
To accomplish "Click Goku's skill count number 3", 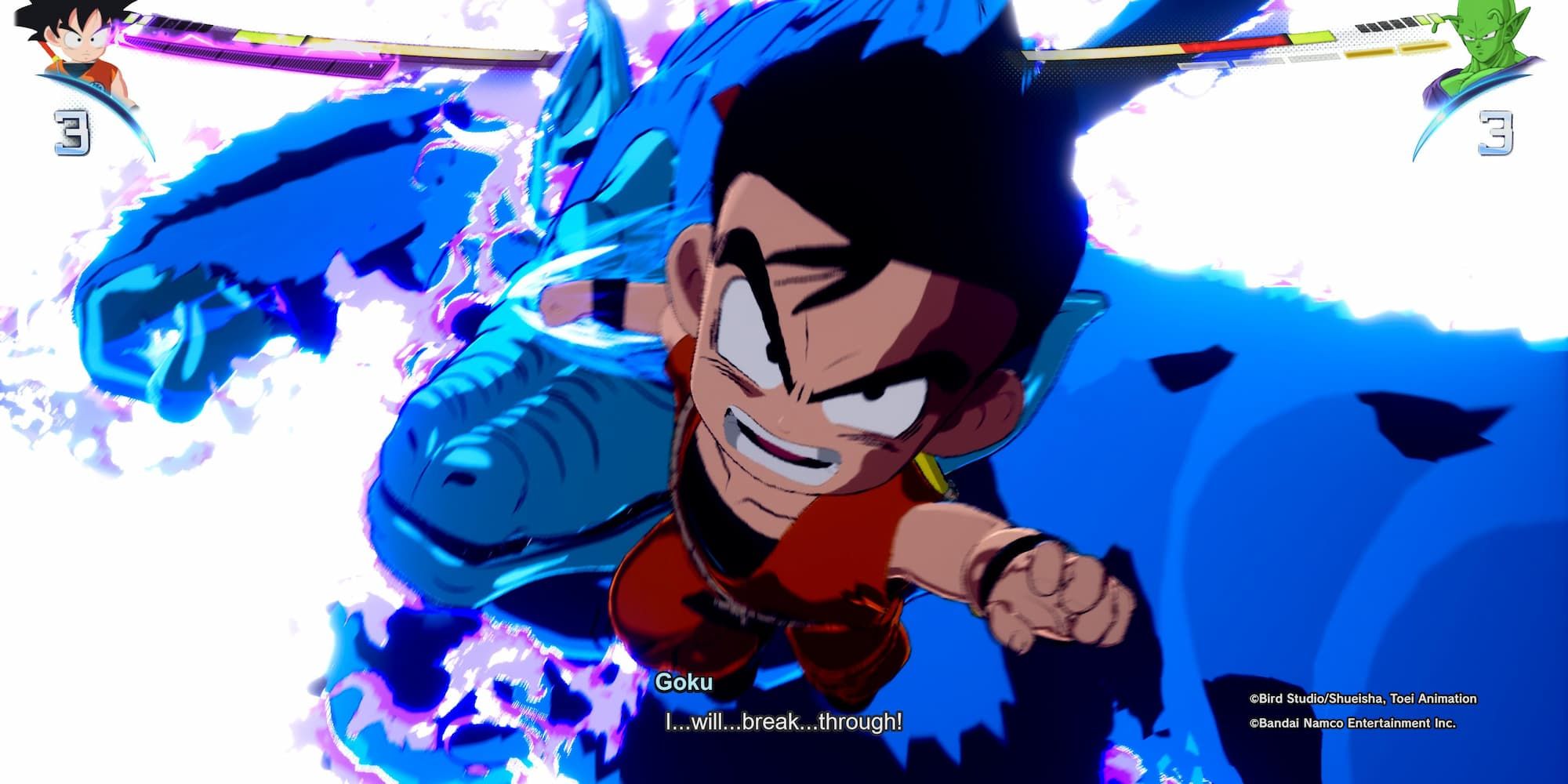I will coord(69,135).
